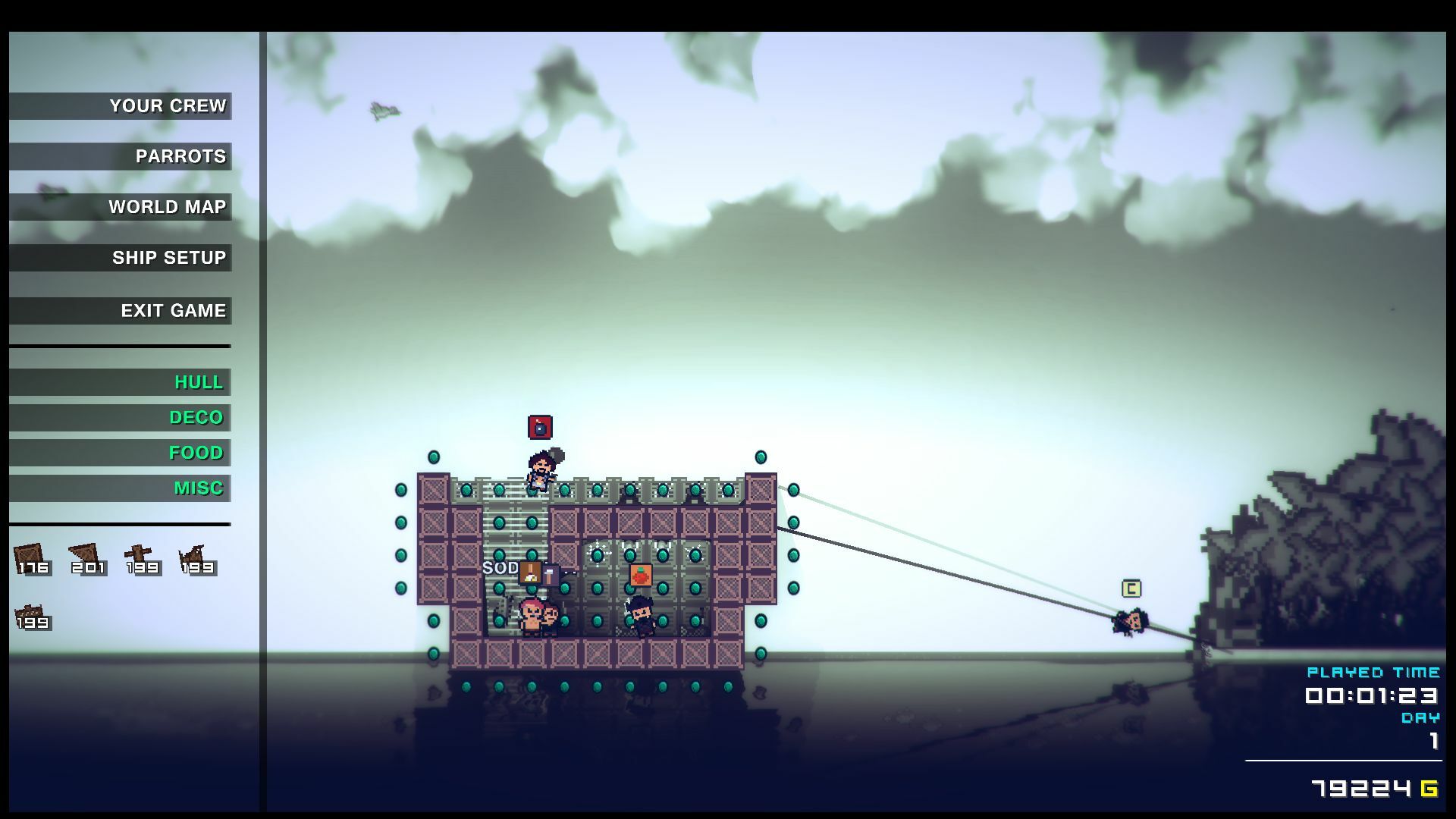Open the PARROTS menu

coord(179,156)
